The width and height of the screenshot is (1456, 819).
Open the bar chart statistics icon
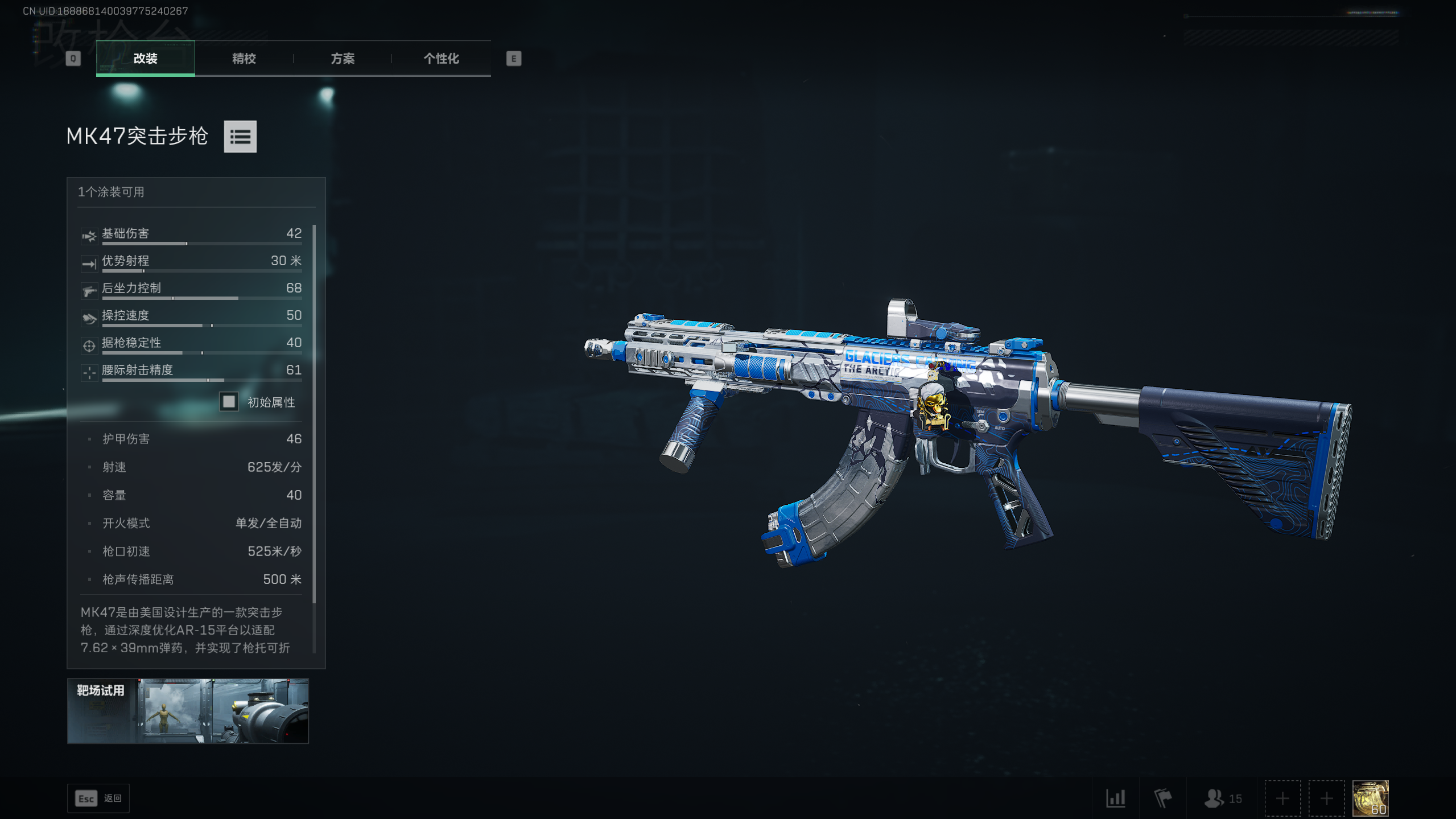(1115, 798)
